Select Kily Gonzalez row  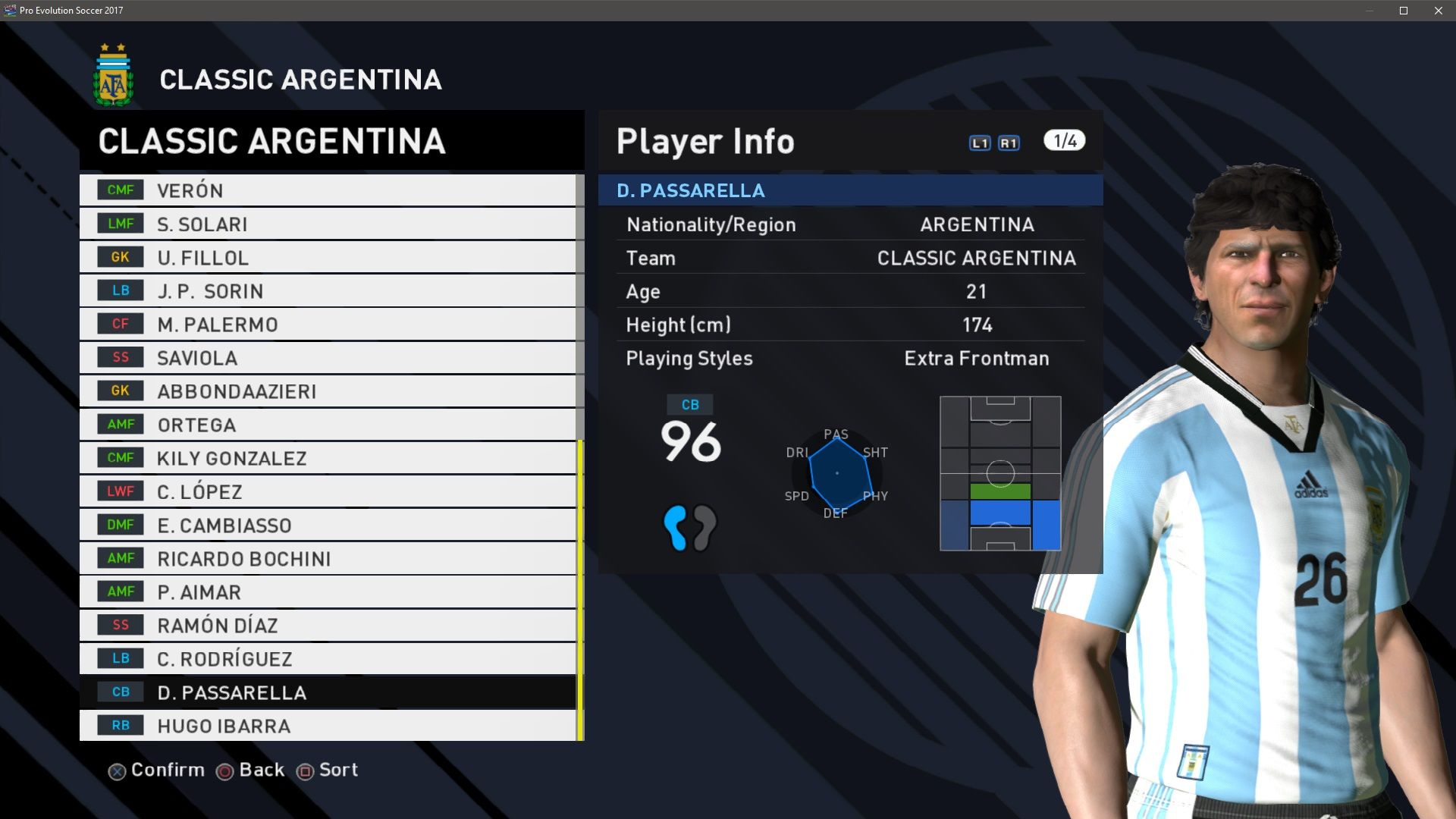[328, 458]
